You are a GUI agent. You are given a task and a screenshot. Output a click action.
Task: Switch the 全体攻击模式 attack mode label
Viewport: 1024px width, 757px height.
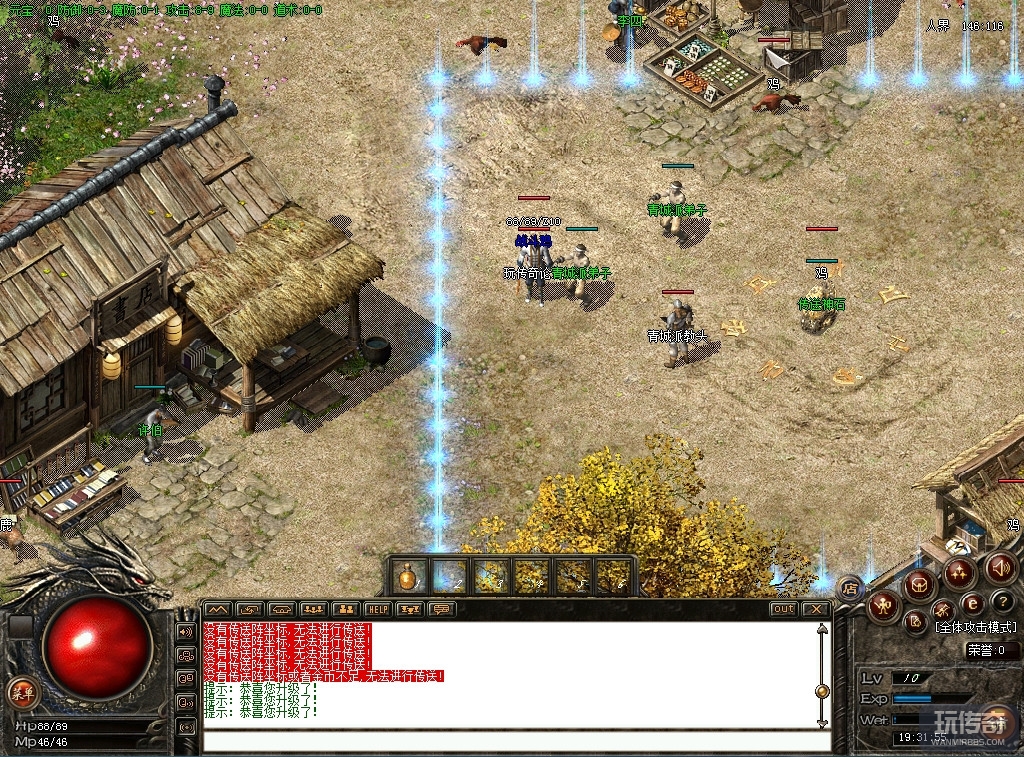975,628
